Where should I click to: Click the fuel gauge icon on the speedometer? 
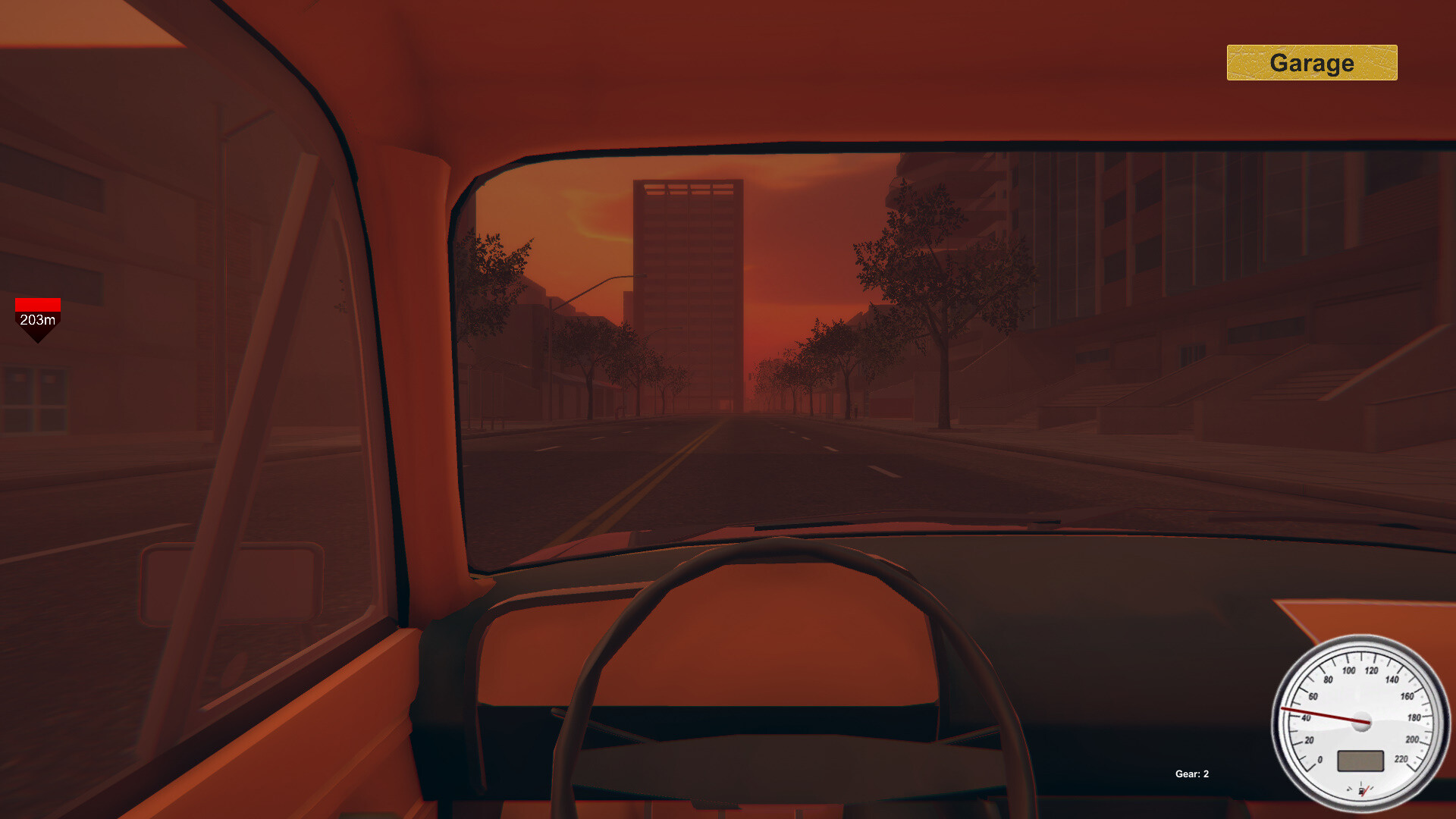click(1362, 790)
